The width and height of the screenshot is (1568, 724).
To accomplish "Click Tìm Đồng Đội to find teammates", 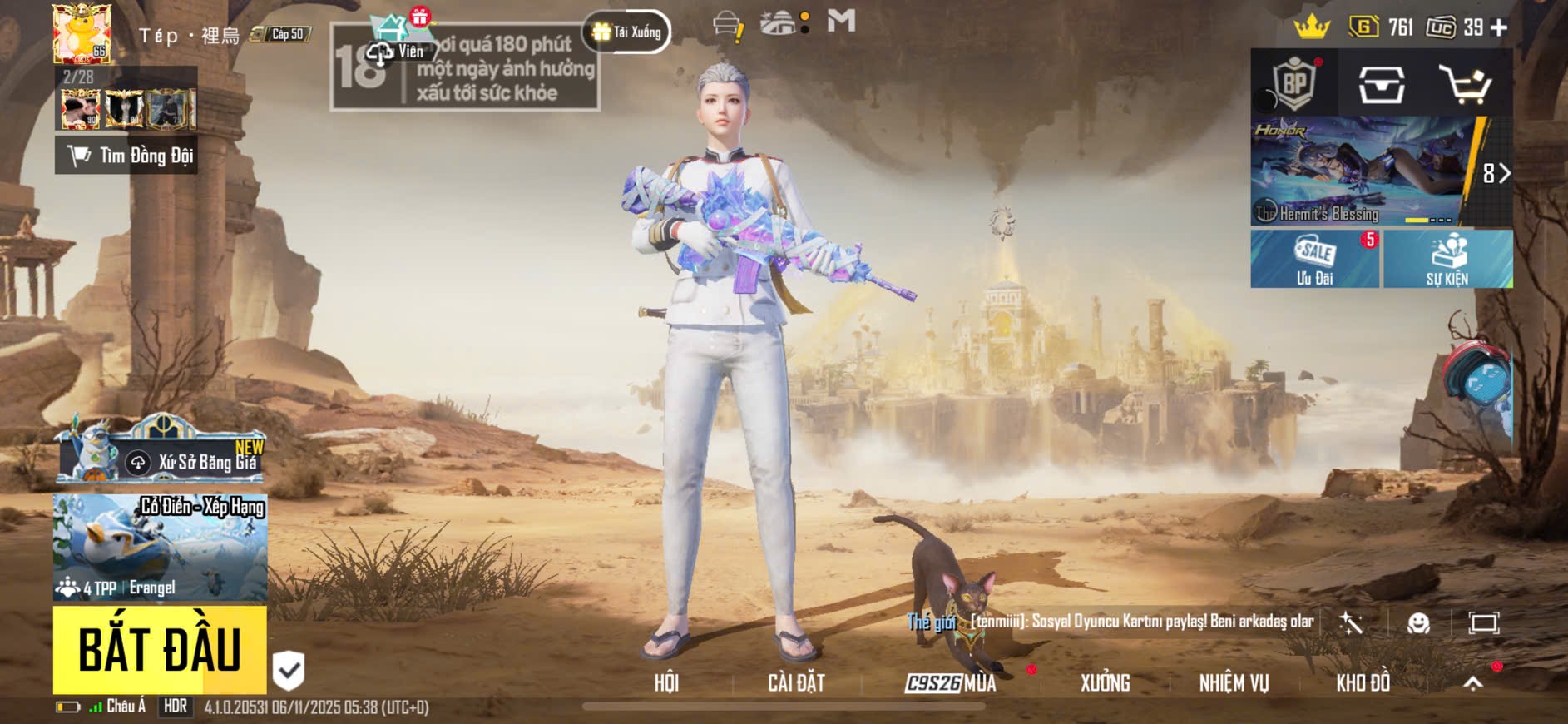I will point(126,156).
